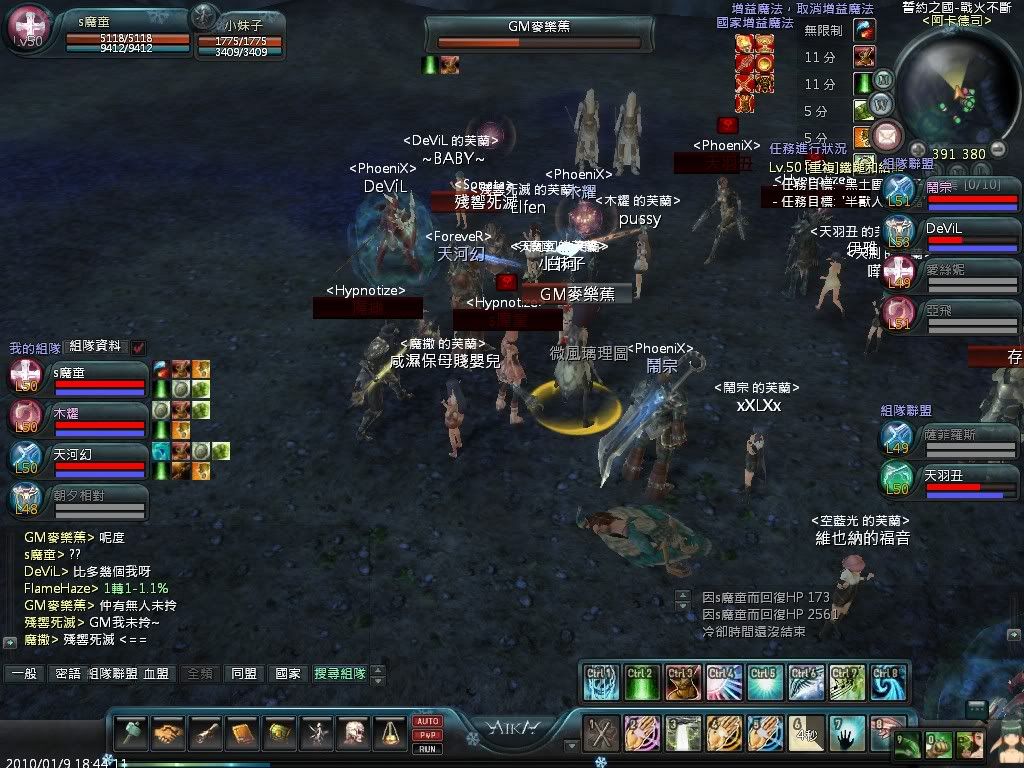Image resolution: width=1024 pixels, height=768 pixels.
Task: Click the round M button beside the minimap
Action: [884, 80]
